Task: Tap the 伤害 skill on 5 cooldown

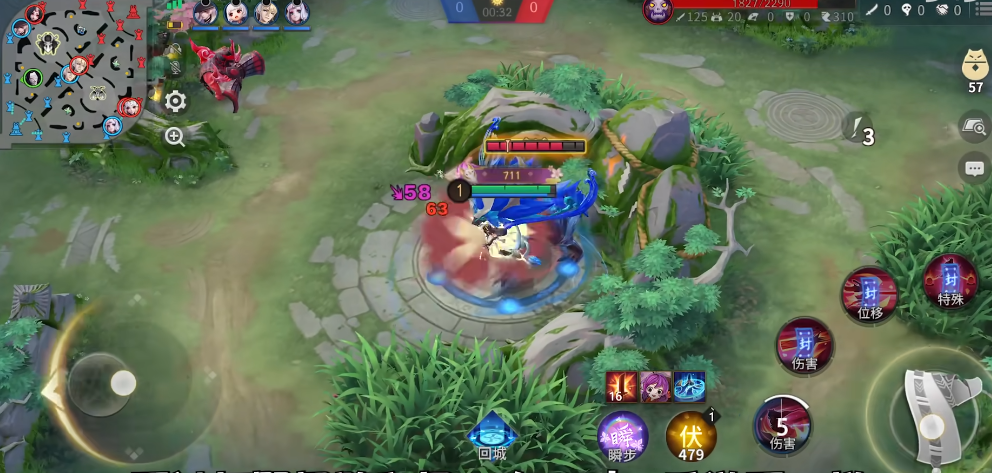Action: coord(783,425)
